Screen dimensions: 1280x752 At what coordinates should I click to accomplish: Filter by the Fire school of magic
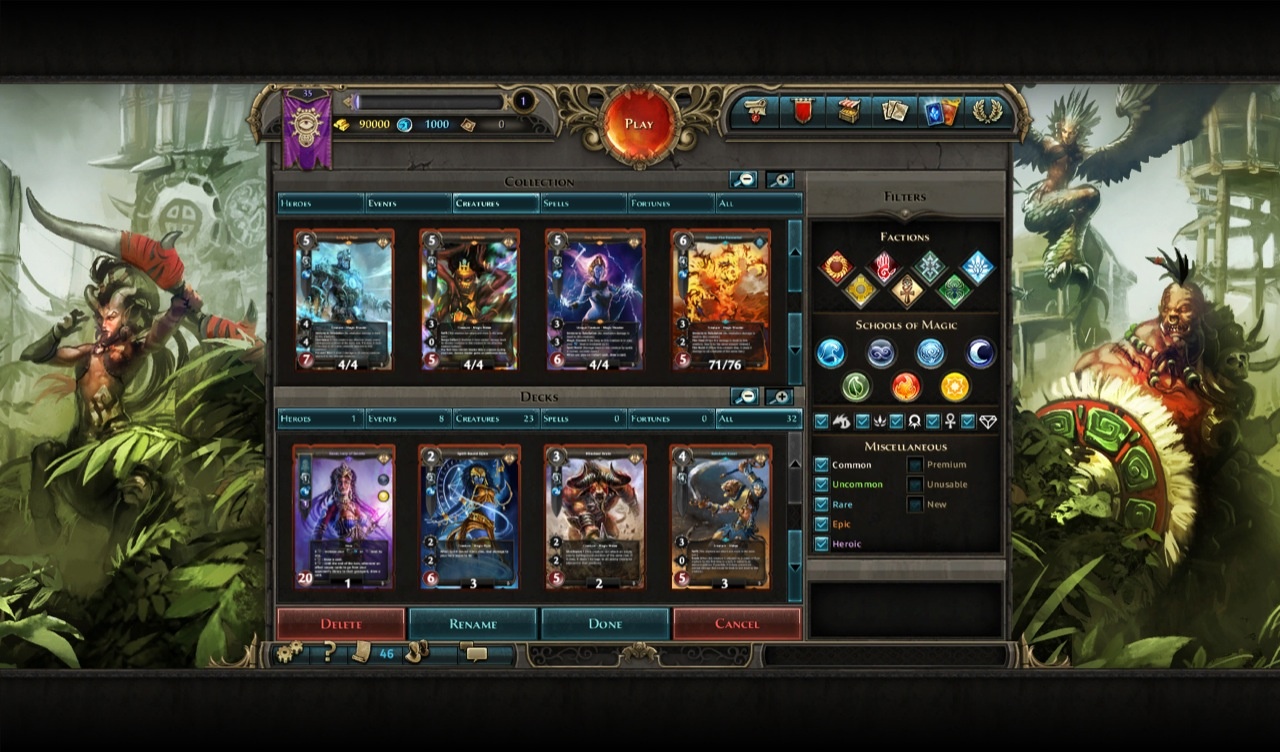point(906,387)
